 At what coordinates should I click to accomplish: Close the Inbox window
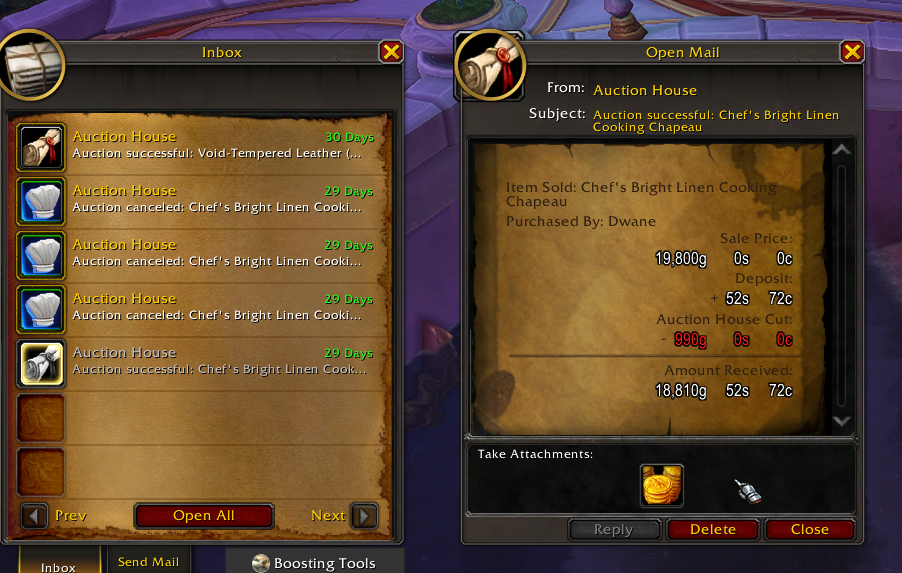[x=391, y=52]
